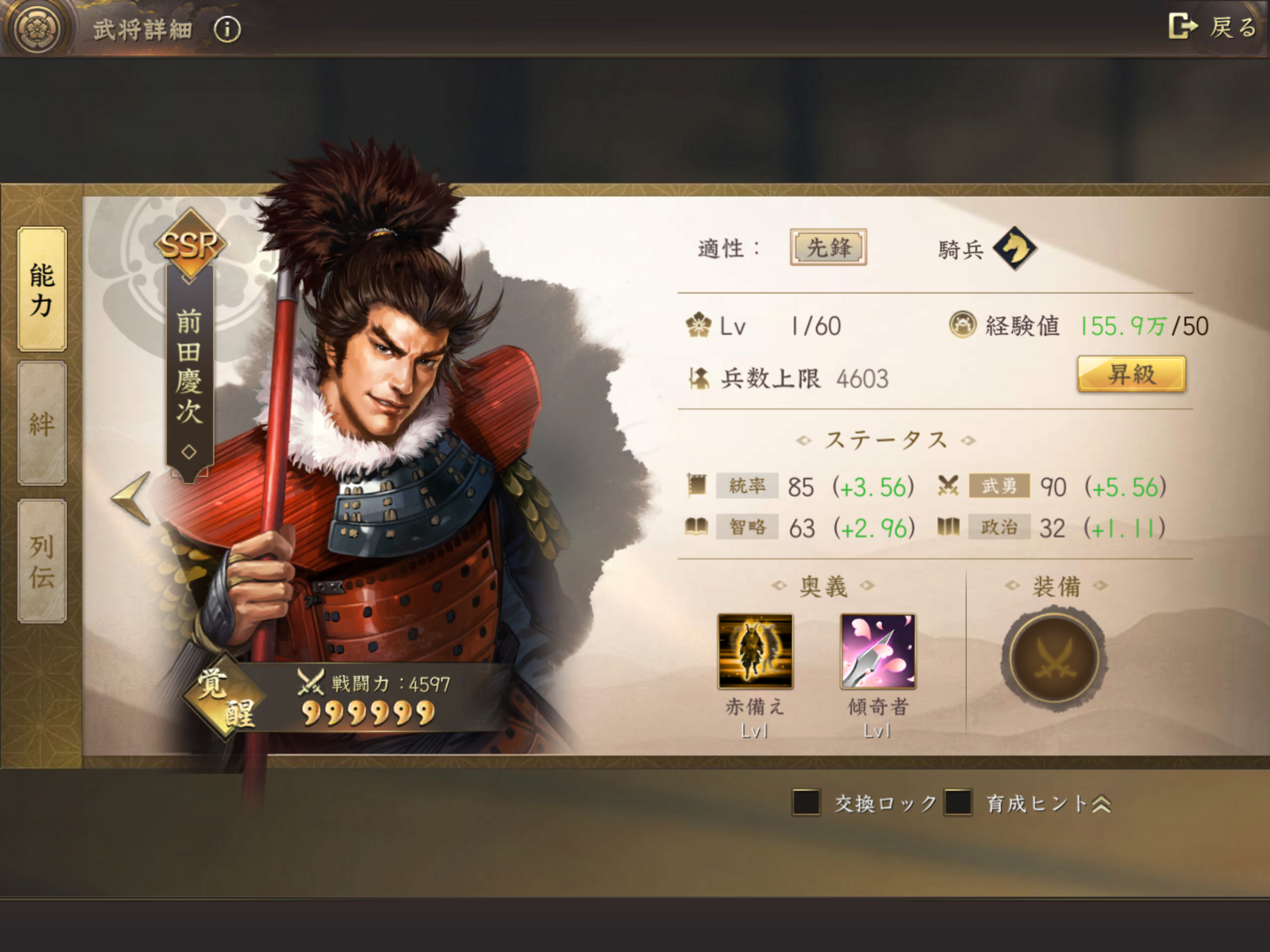
Task: Click the clan crest emblem in header
Action: point(38,28)
